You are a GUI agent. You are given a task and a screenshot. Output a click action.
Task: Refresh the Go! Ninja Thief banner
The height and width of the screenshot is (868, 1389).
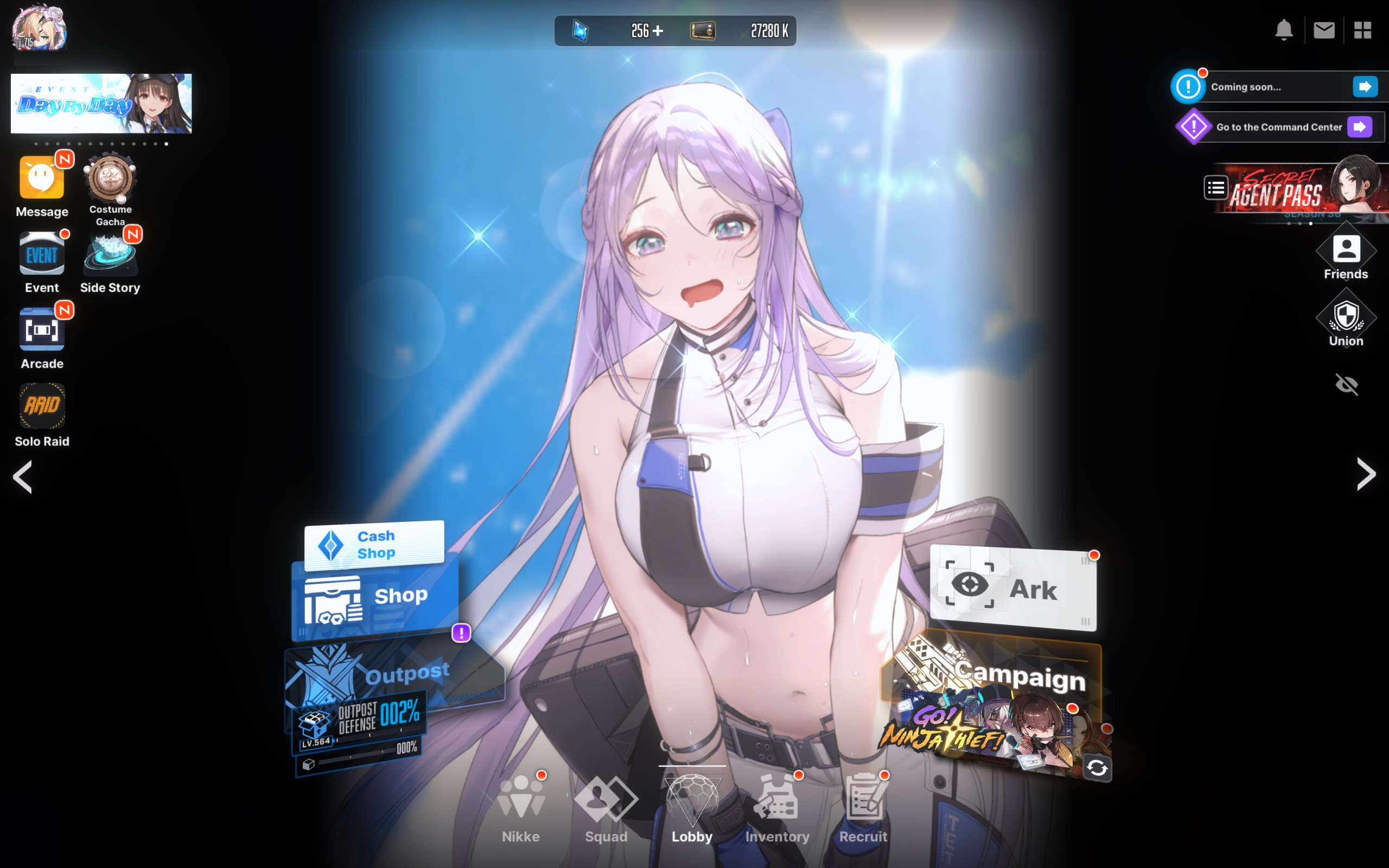point(1098,768)
